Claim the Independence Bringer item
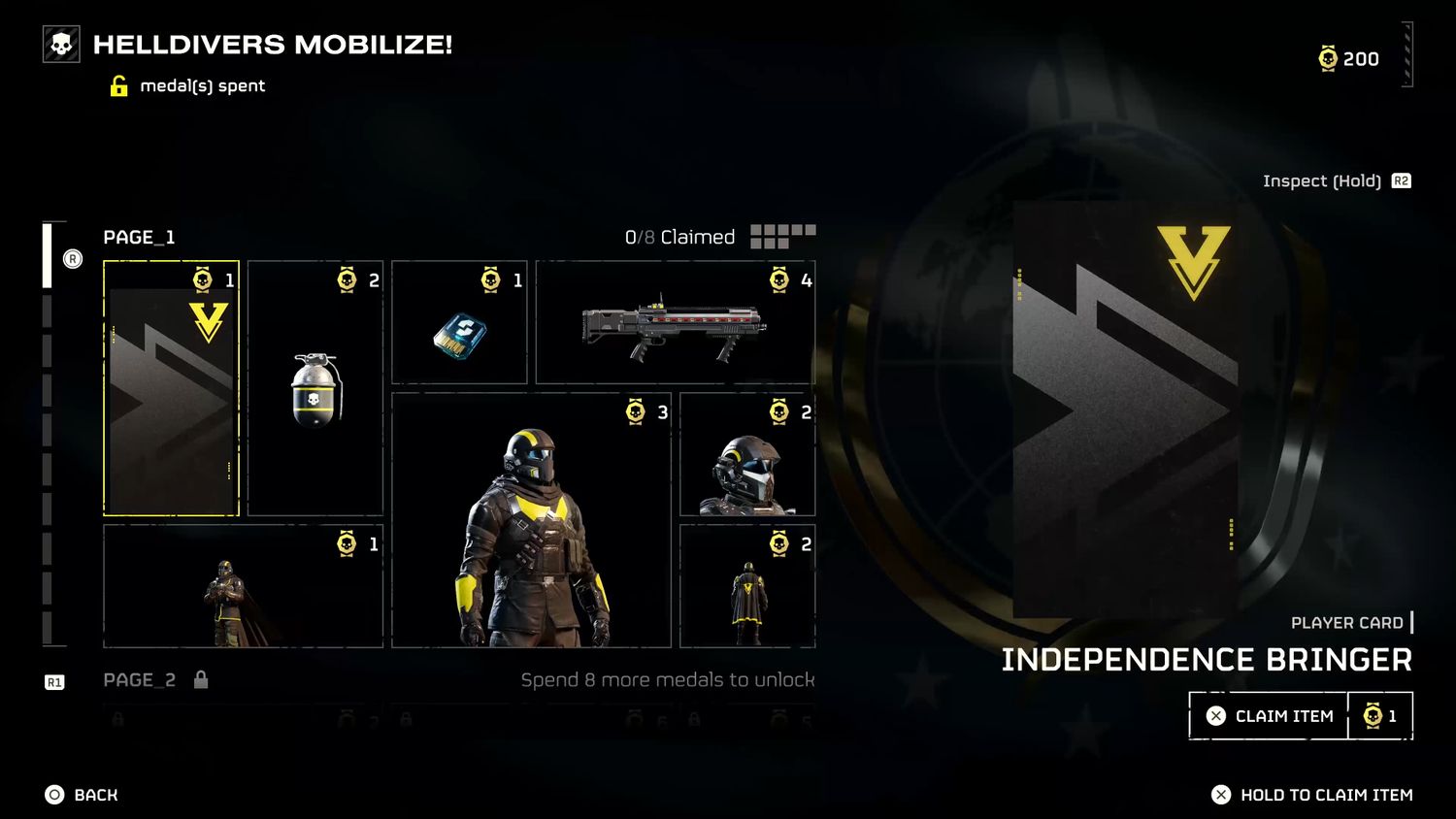The height and width of the screenshot is (819, 1456). tap(1269, 716)
